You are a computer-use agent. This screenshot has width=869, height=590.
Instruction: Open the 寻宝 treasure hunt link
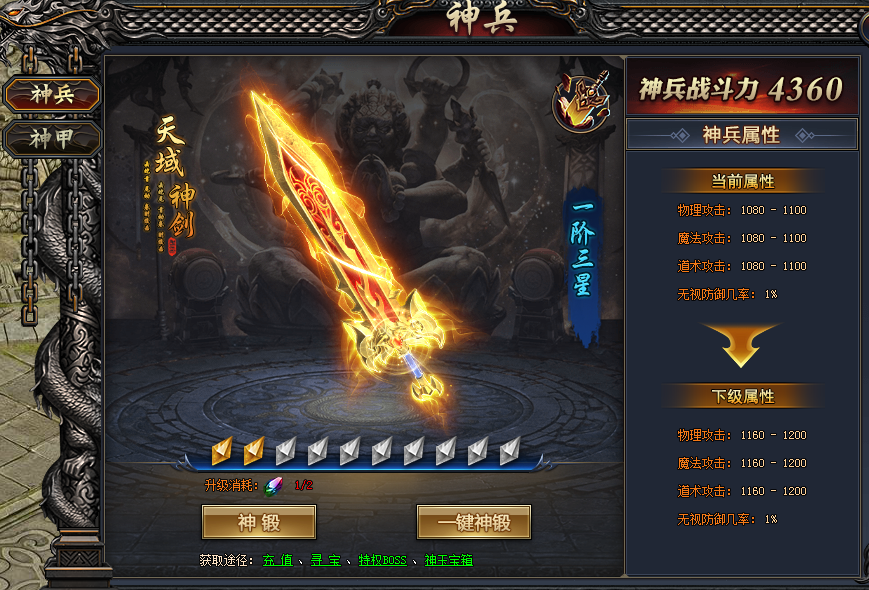pyautogui.click(x=324, y=561)
